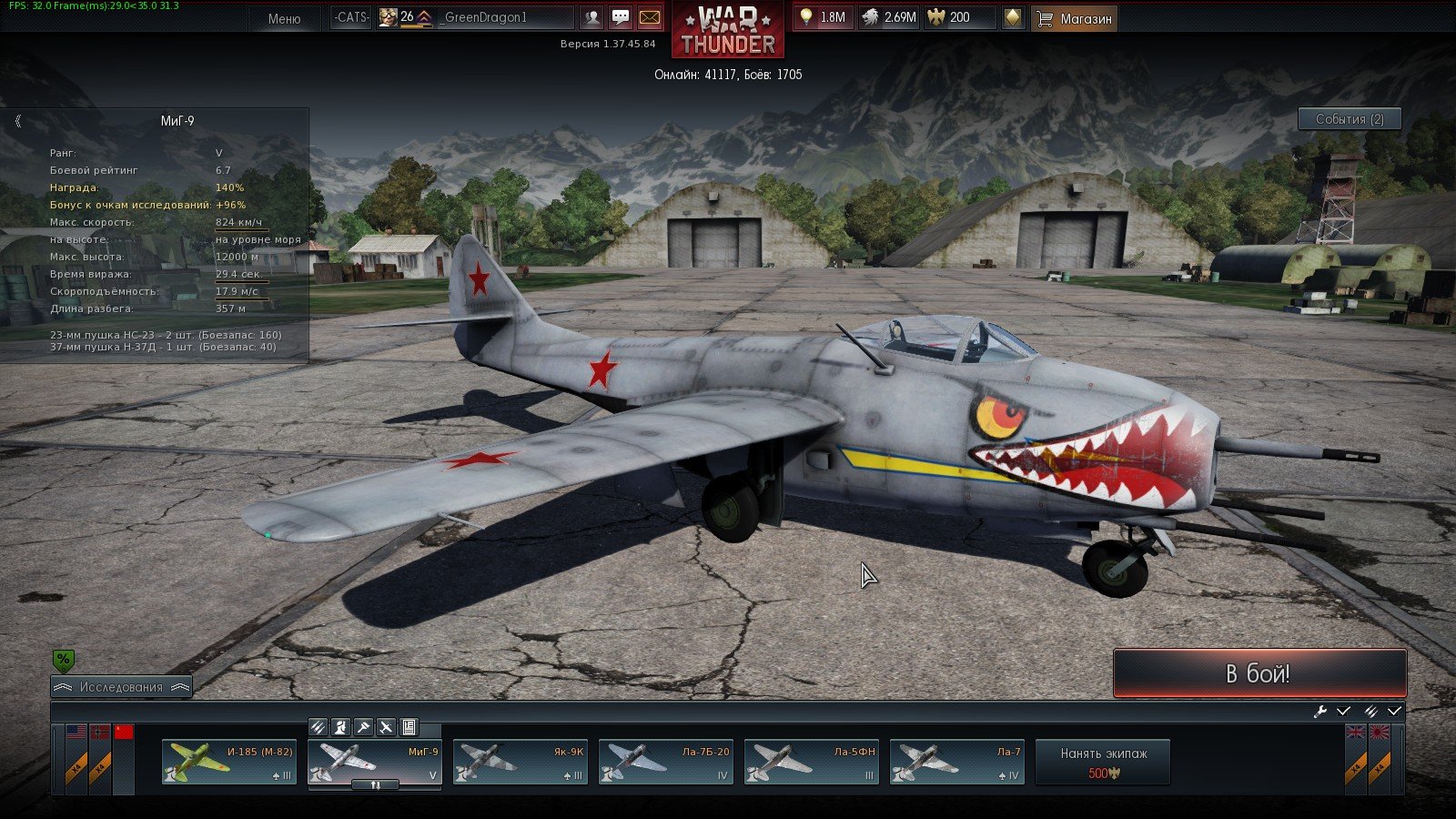
Task: Switch to the British flag nation
Action: click(x=1355, y=733)
